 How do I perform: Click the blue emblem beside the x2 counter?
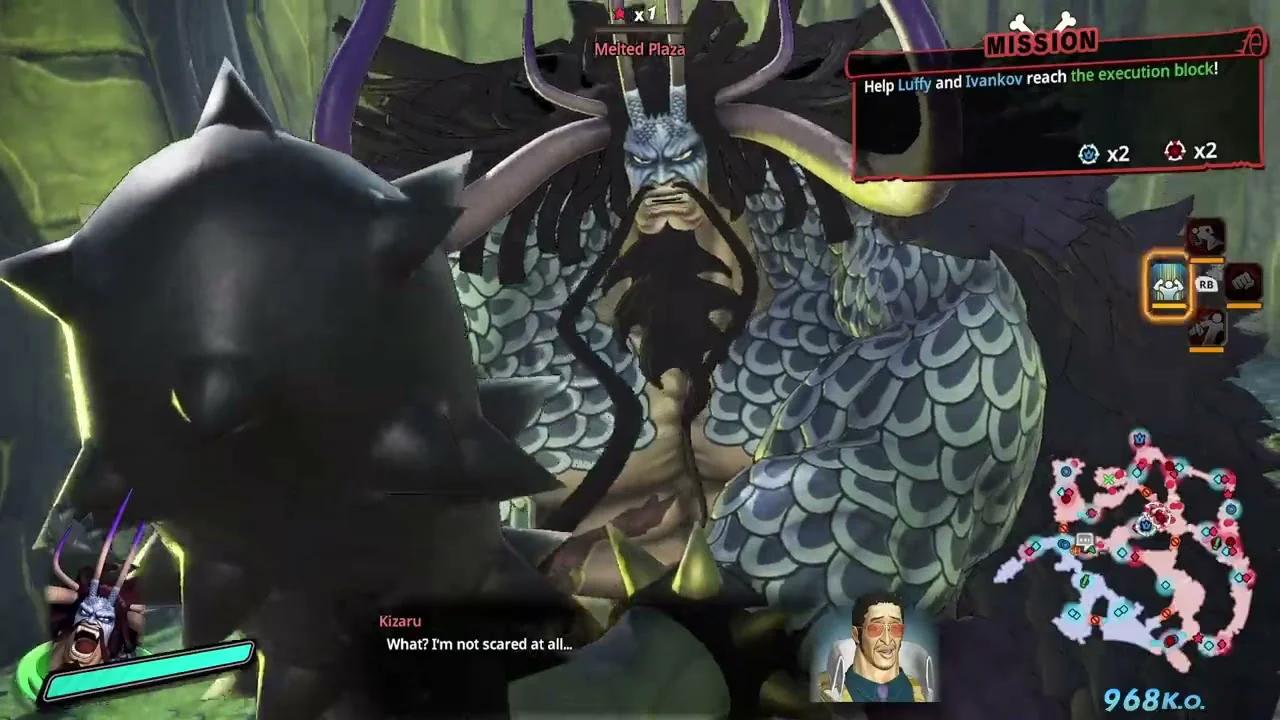tap(1089, 153)
